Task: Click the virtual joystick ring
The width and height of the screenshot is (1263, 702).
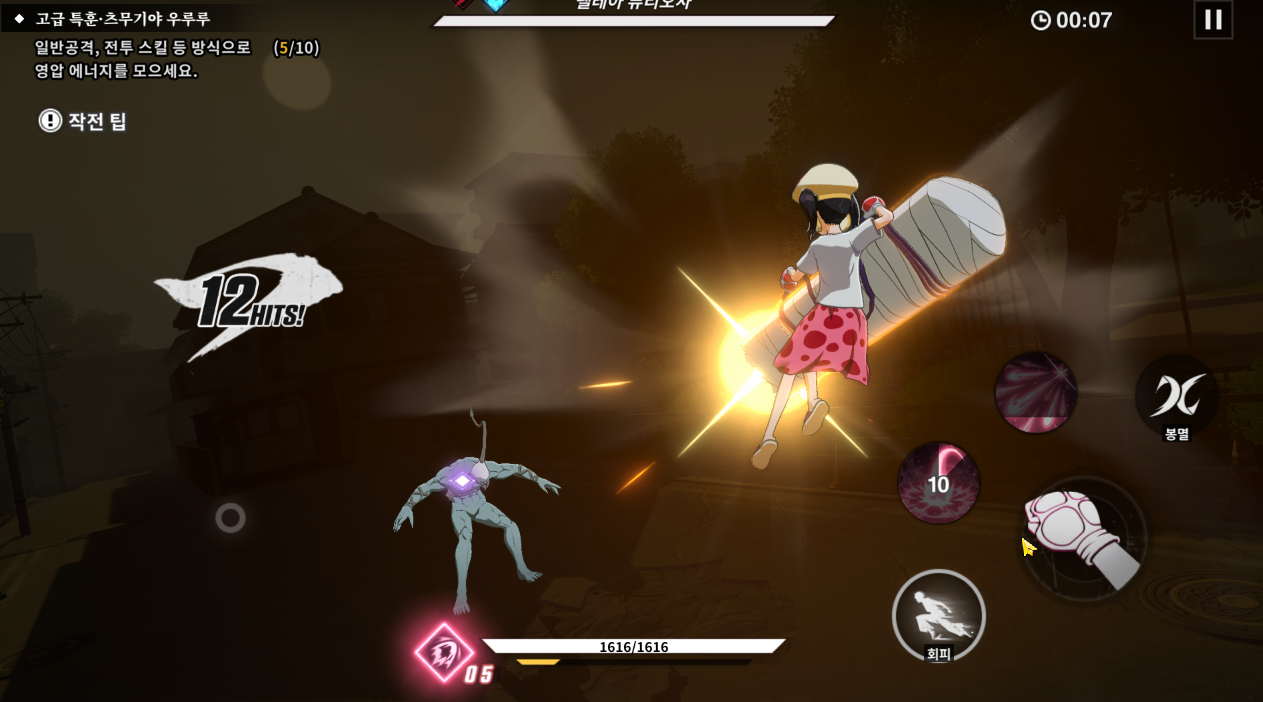Action: coord(230,517)
